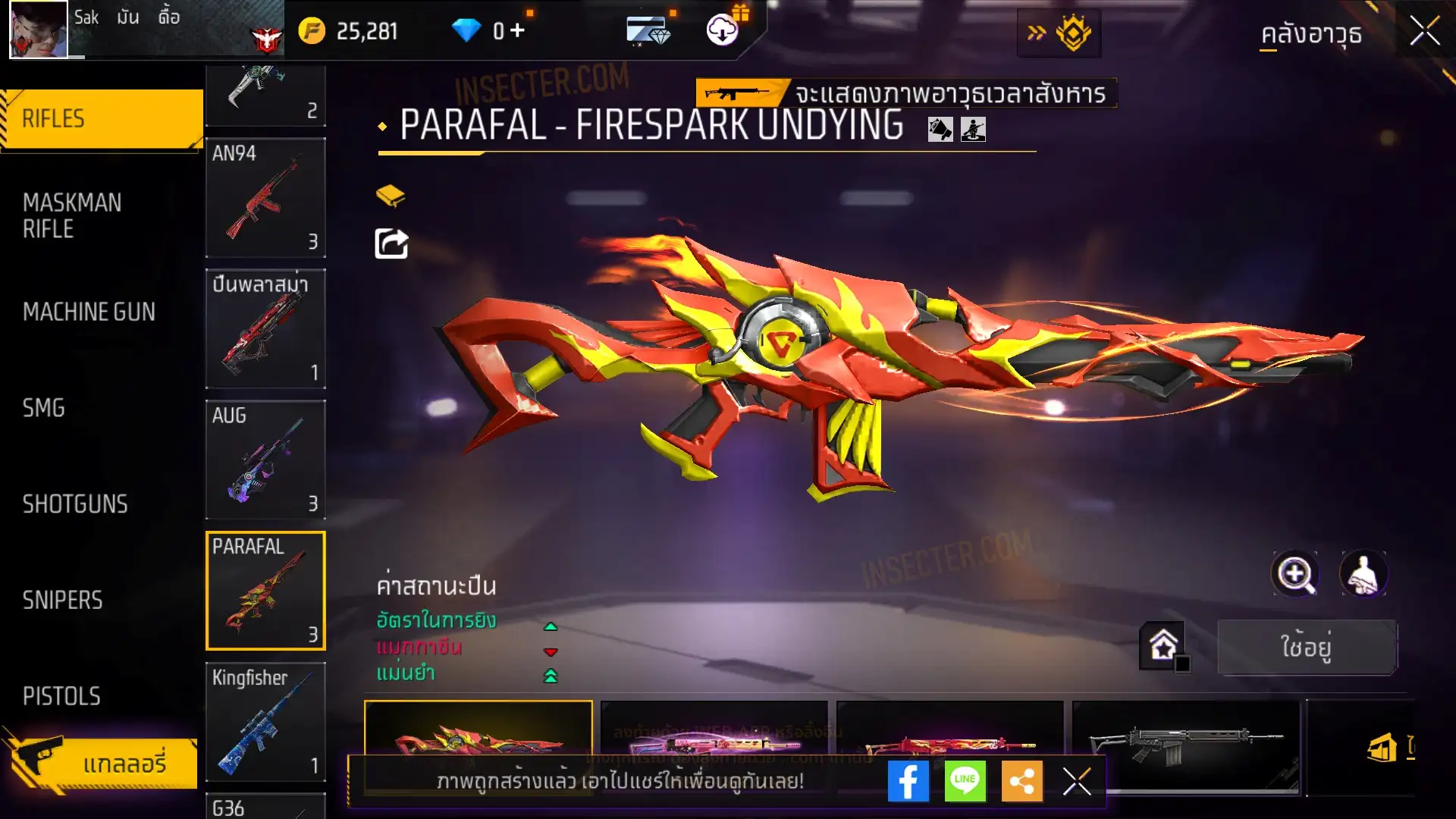Screen dimensions: 1456x819
Task: Switch to the RIFLES category
Action: pos(102,119)
